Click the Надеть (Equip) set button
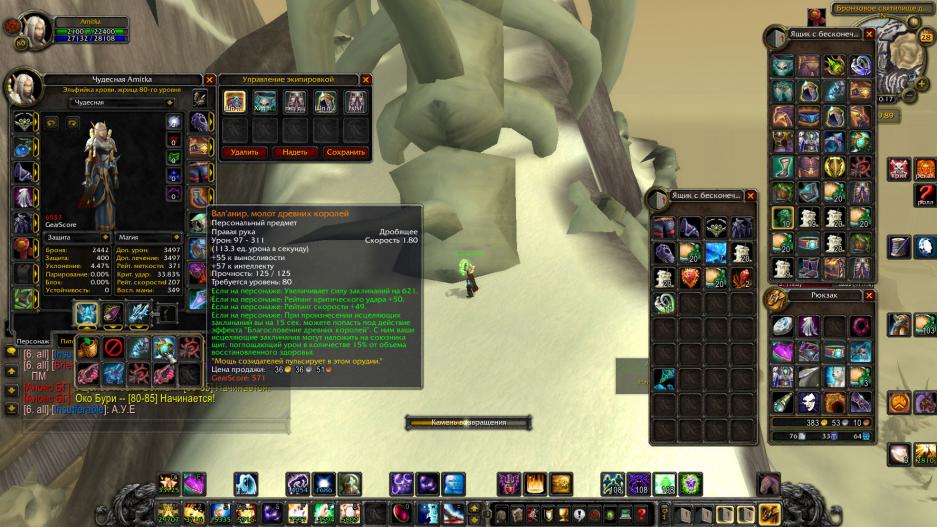937x527 pixels. click(x=294, y=152)
